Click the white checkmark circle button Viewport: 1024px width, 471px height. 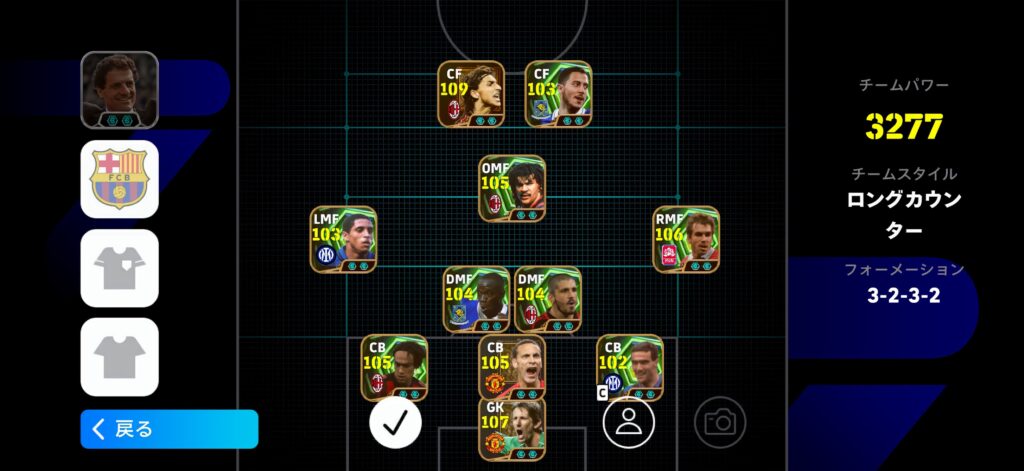pos(395,422)
